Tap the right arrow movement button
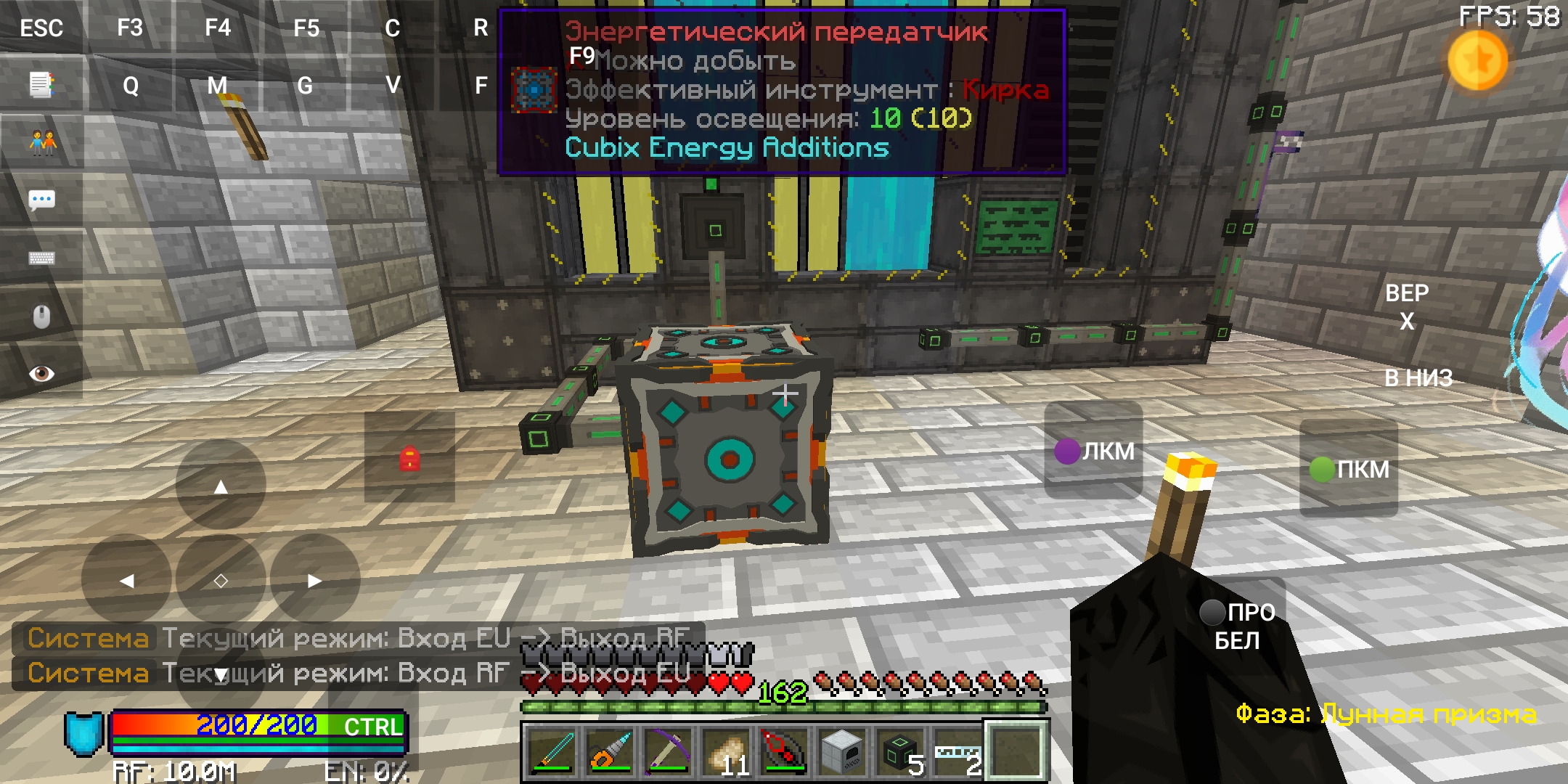This screenshot has height=784, width=1568. tap(314, 580)
